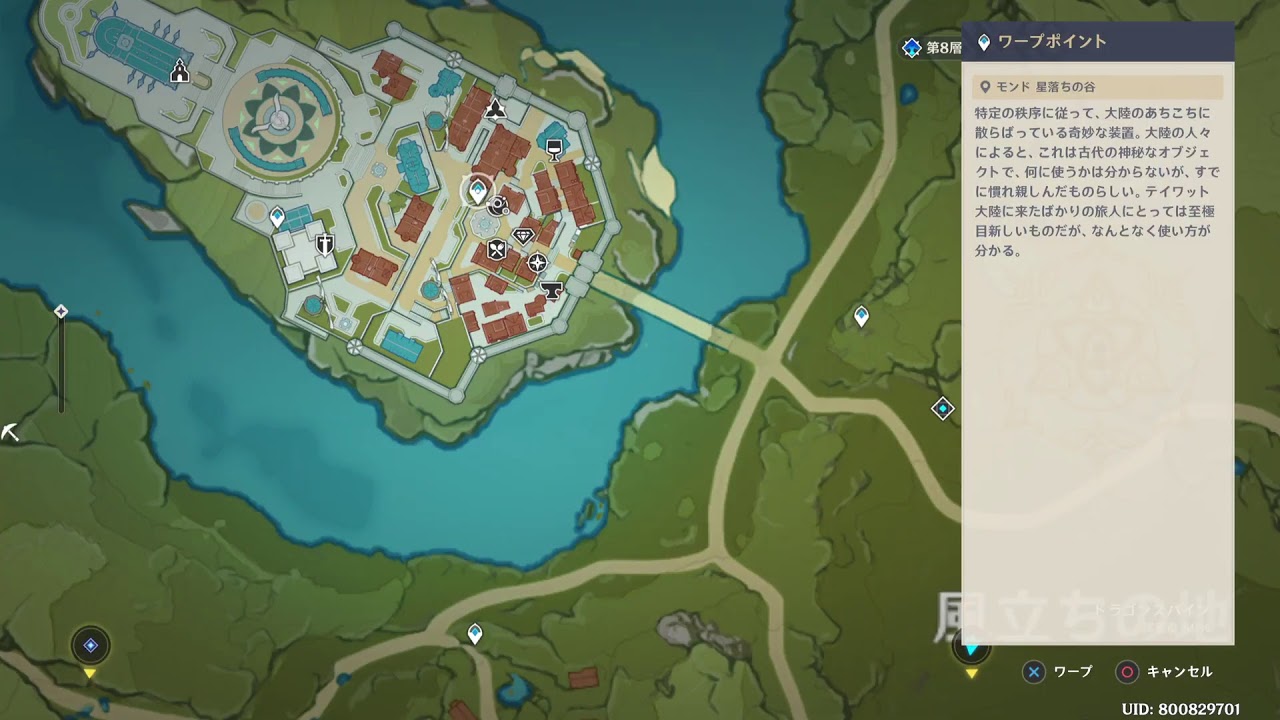1280x720 pixels.
Task: Choose the alchemy crafting marker beside the selected waypoint
Action: pos(499,206)
